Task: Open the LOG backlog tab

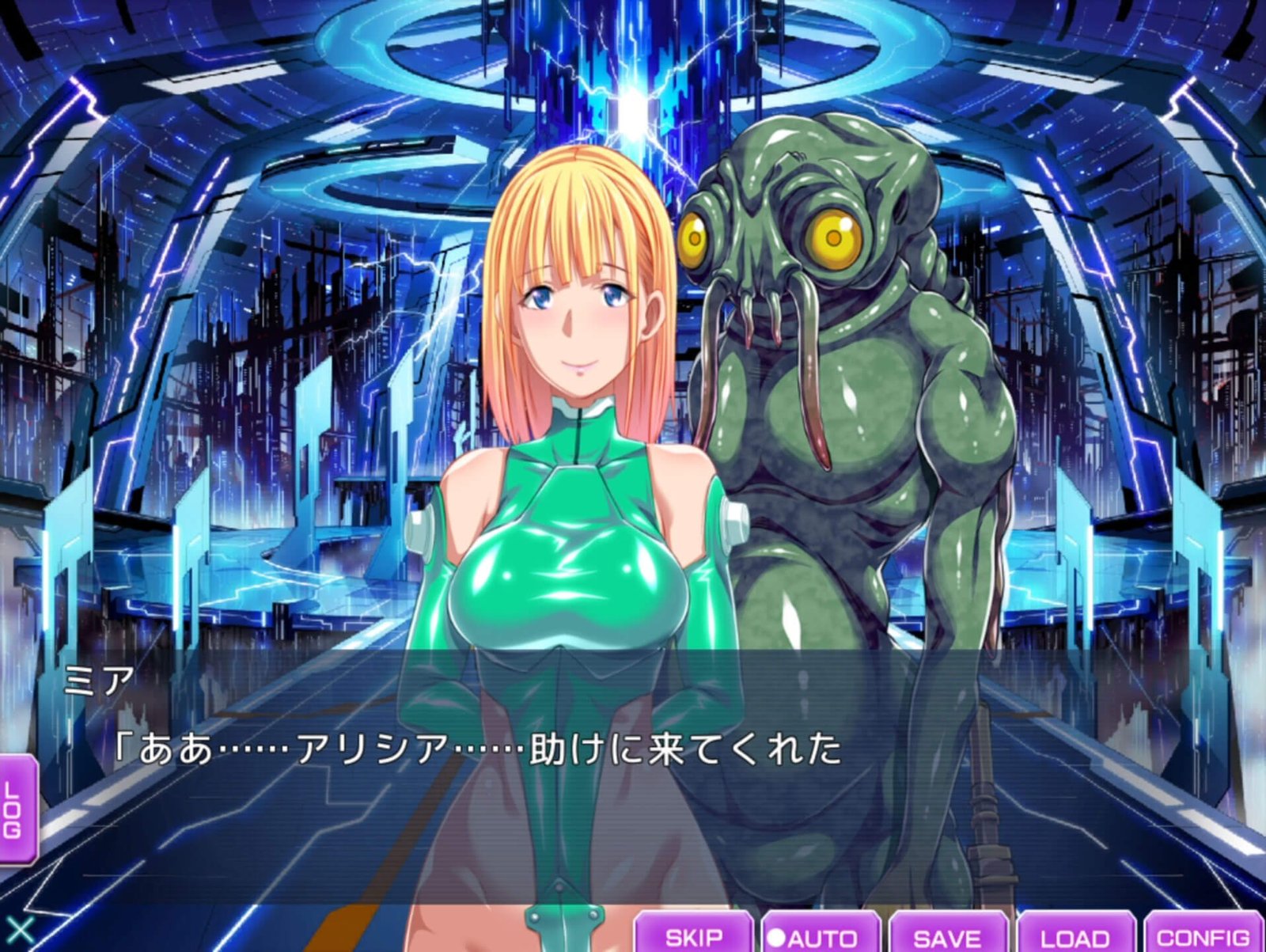Action: coord(16,809)
